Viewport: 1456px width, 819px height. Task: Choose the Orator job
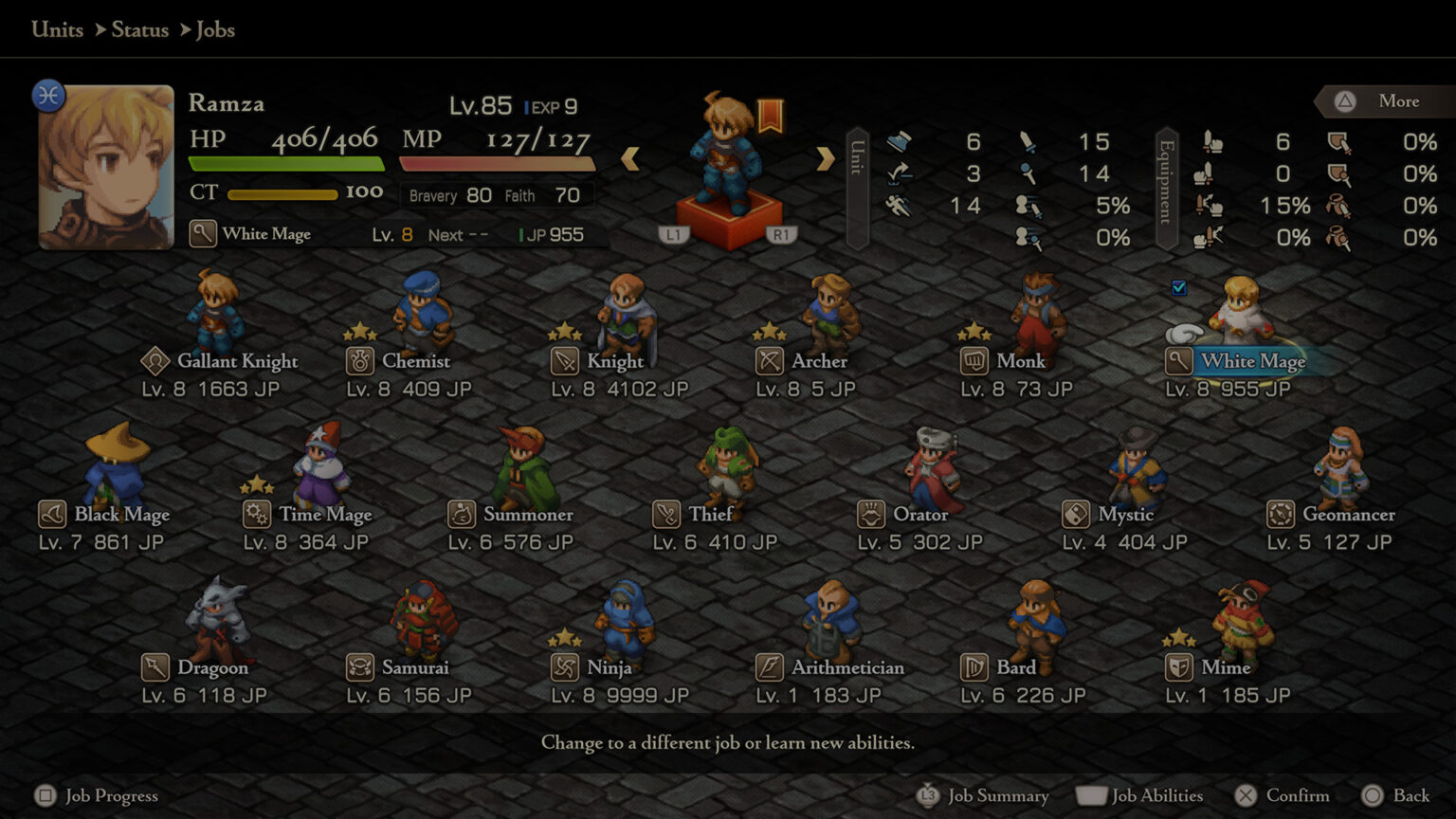919,515
